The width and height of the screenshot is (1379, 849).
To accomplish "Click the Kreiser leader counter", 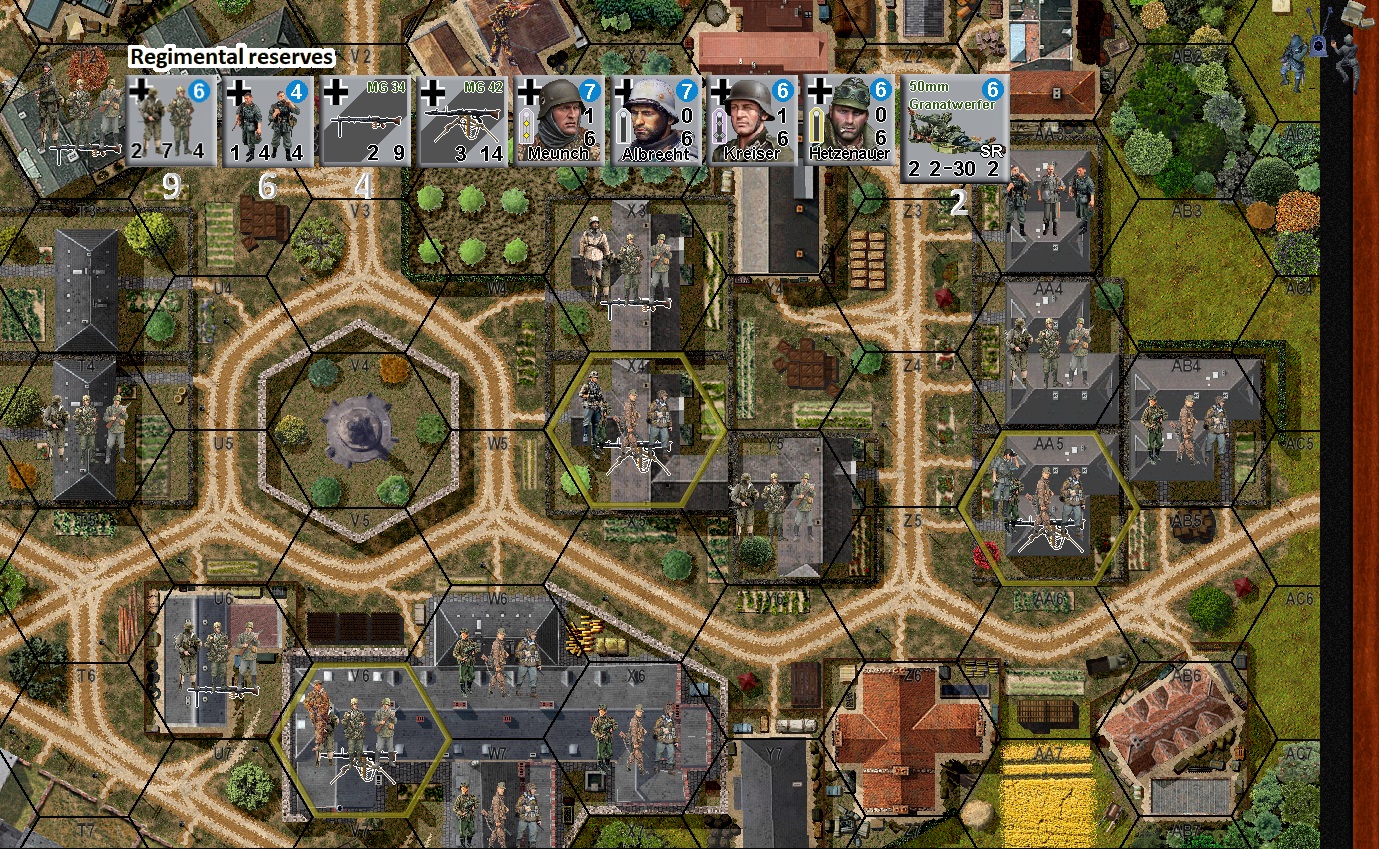I will [751, 121].
